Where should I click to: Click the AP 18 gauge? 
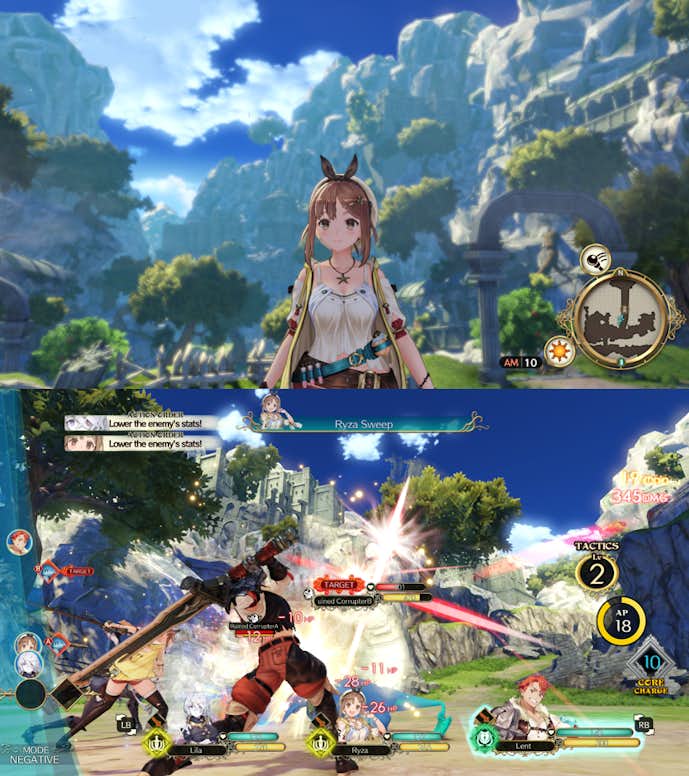pos(620,622)
